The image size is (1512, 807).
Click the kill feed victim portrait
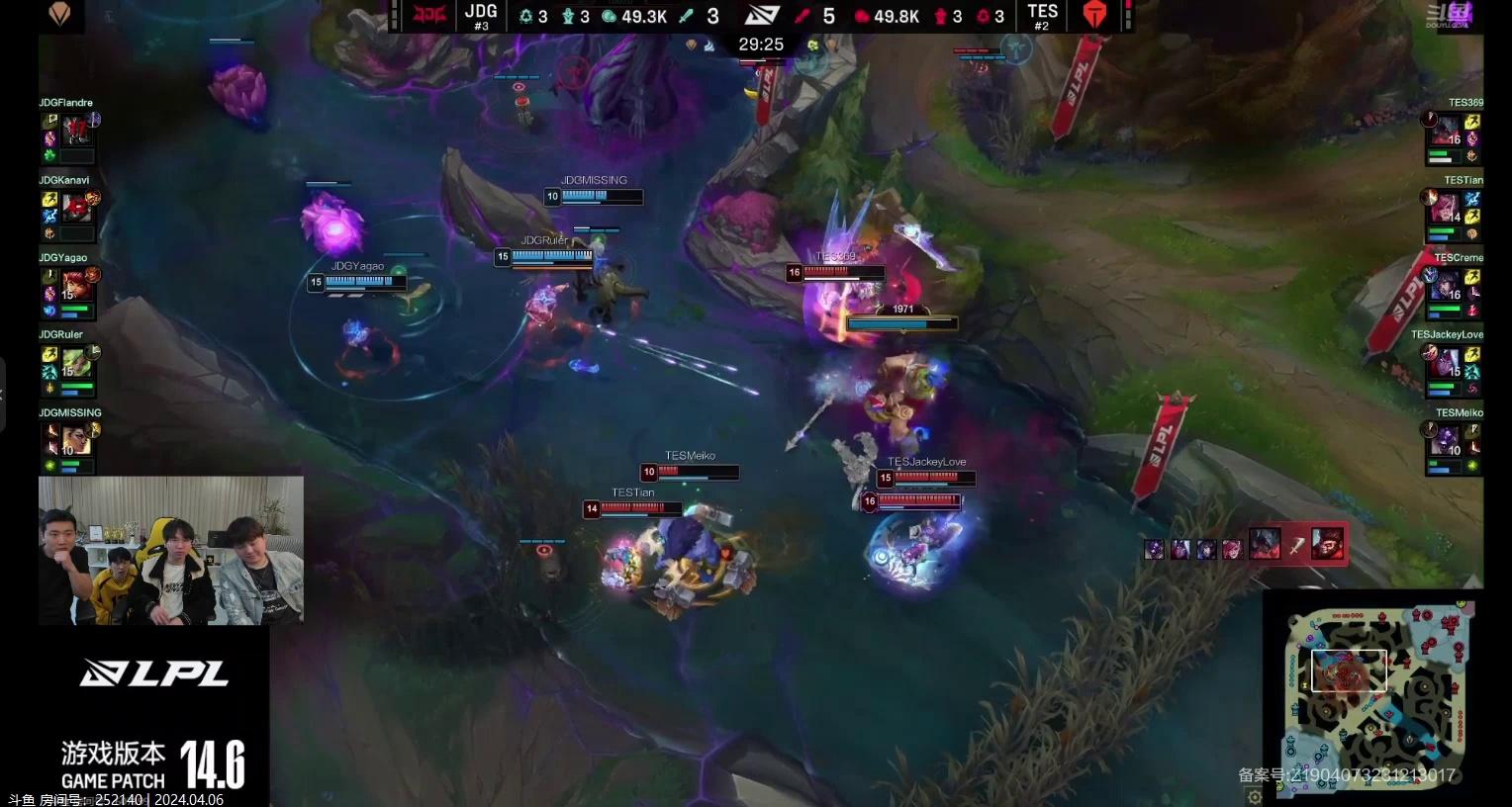tap(1327, 544)
